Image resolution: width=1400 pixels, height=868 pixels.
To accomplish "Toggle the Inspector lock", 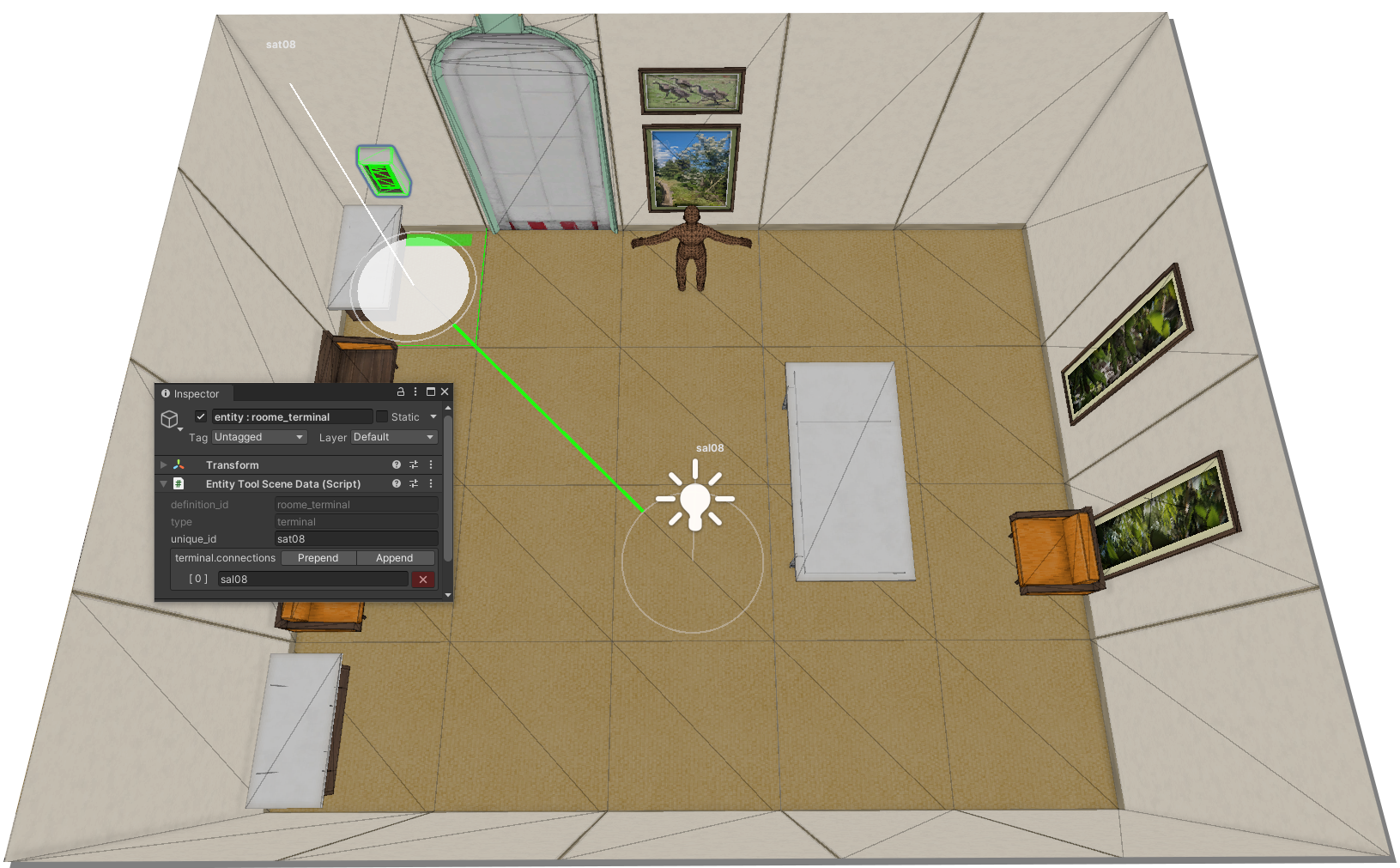I will (x=400, y=391).
